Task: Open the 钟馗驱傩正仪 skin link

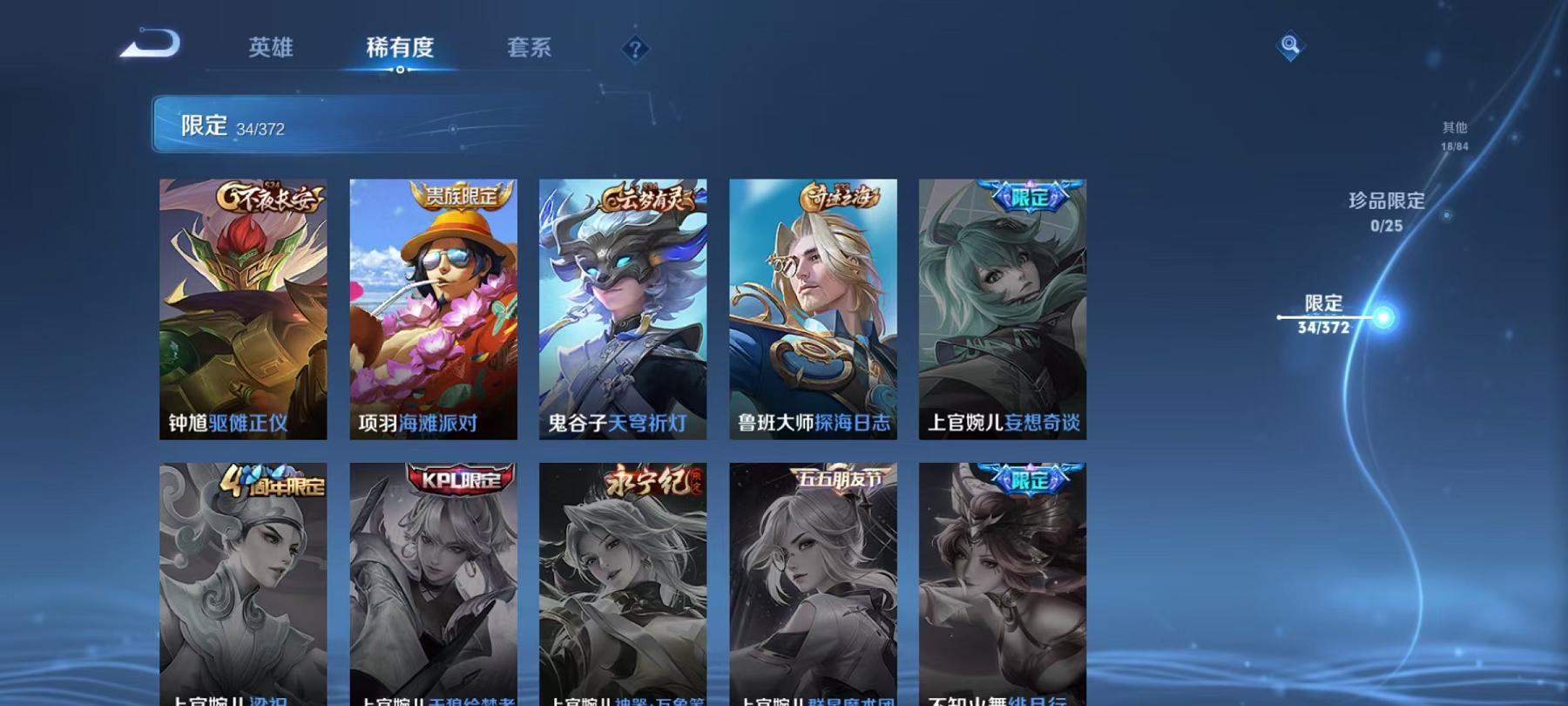Action: 243,309
